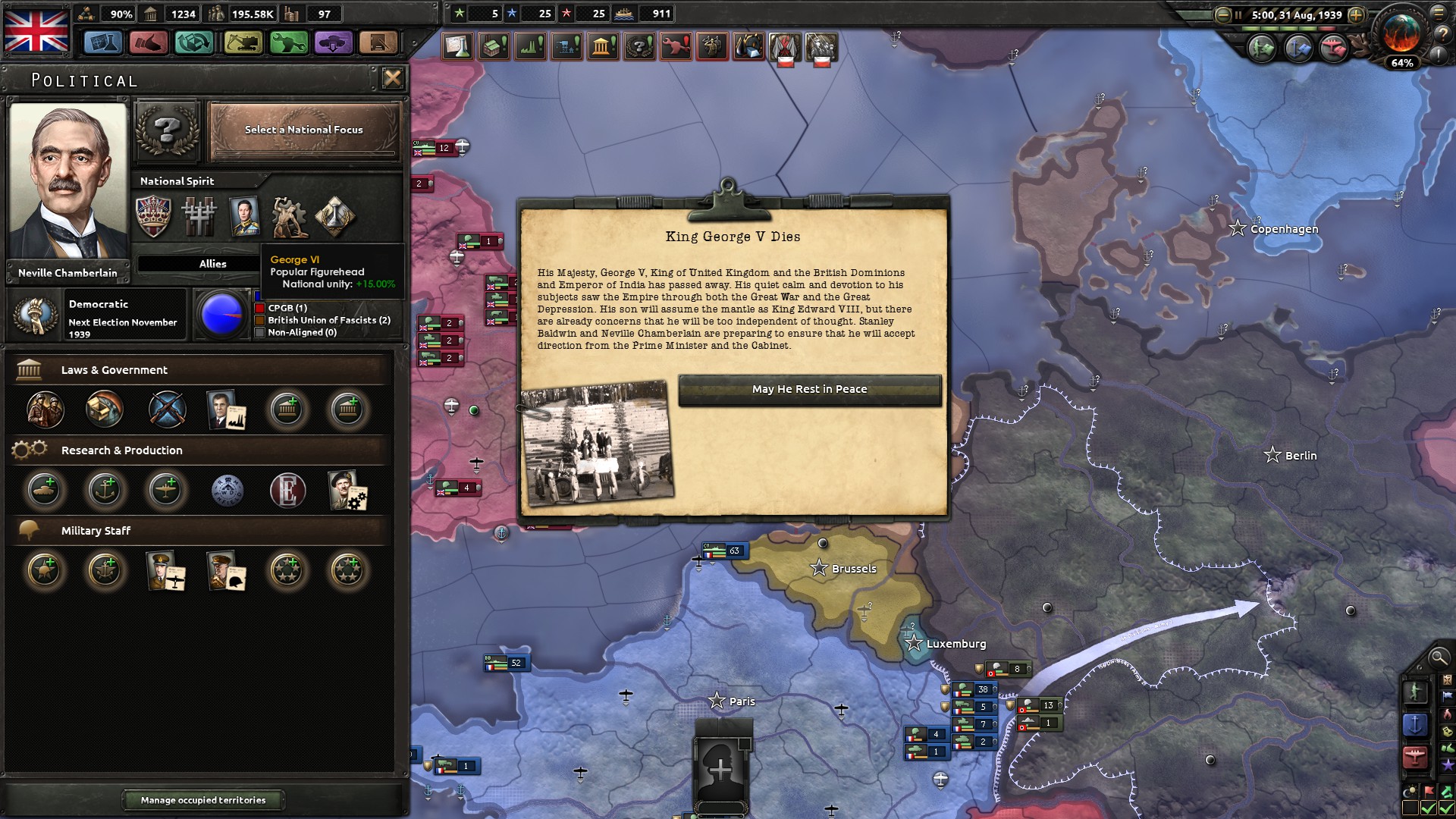Click the purple Deployment tank icon

(332, 43)
